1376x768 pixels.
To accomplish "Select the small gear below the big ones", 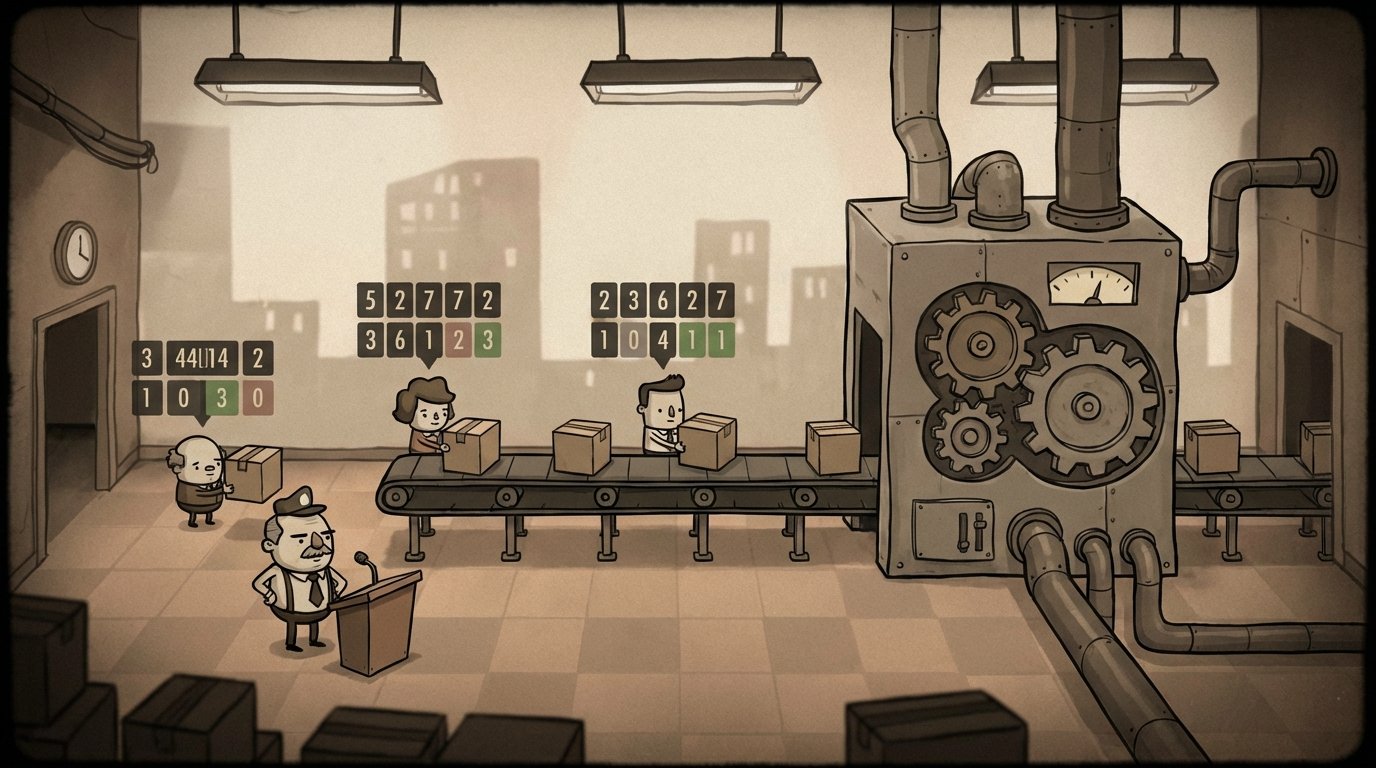I will point(968,438).
